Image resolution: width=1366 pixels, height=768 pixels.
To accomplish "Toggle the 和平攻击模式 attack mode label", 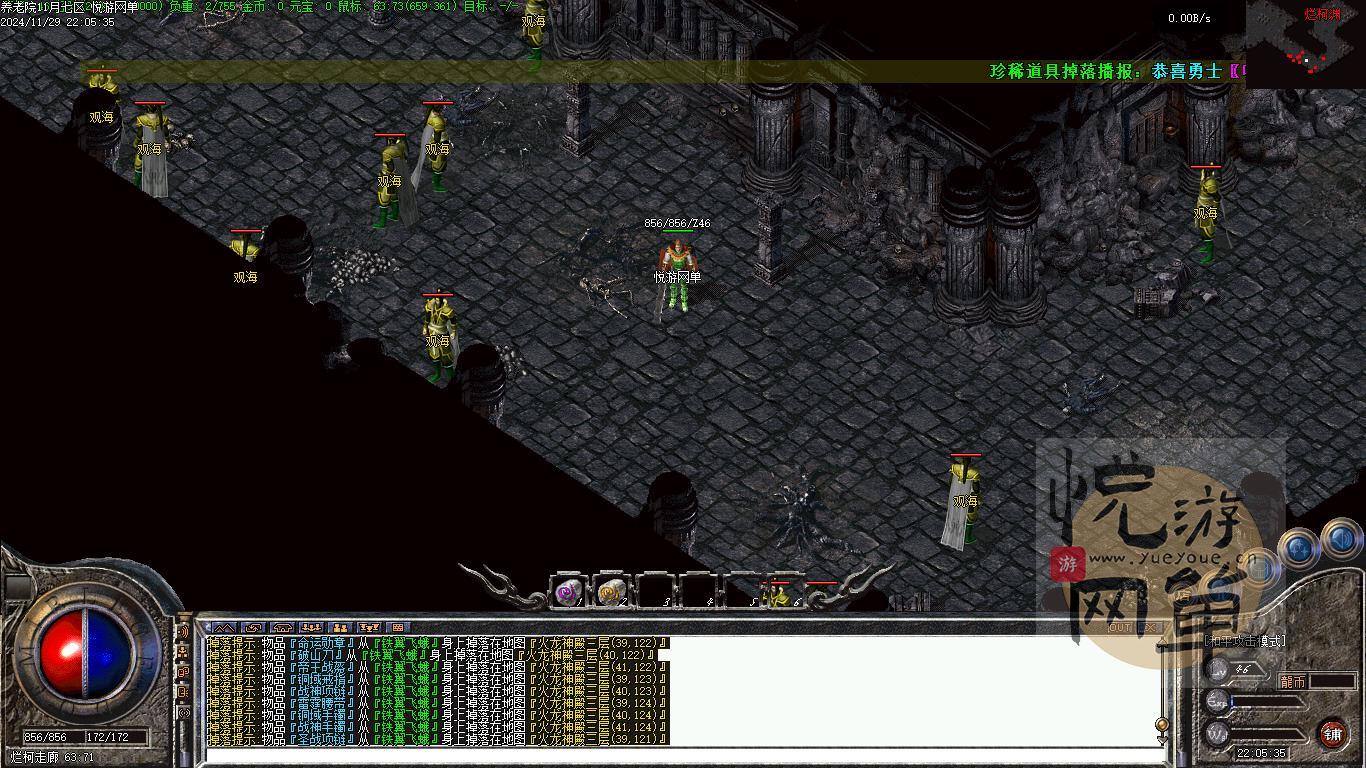I will tap(1244, 641).
